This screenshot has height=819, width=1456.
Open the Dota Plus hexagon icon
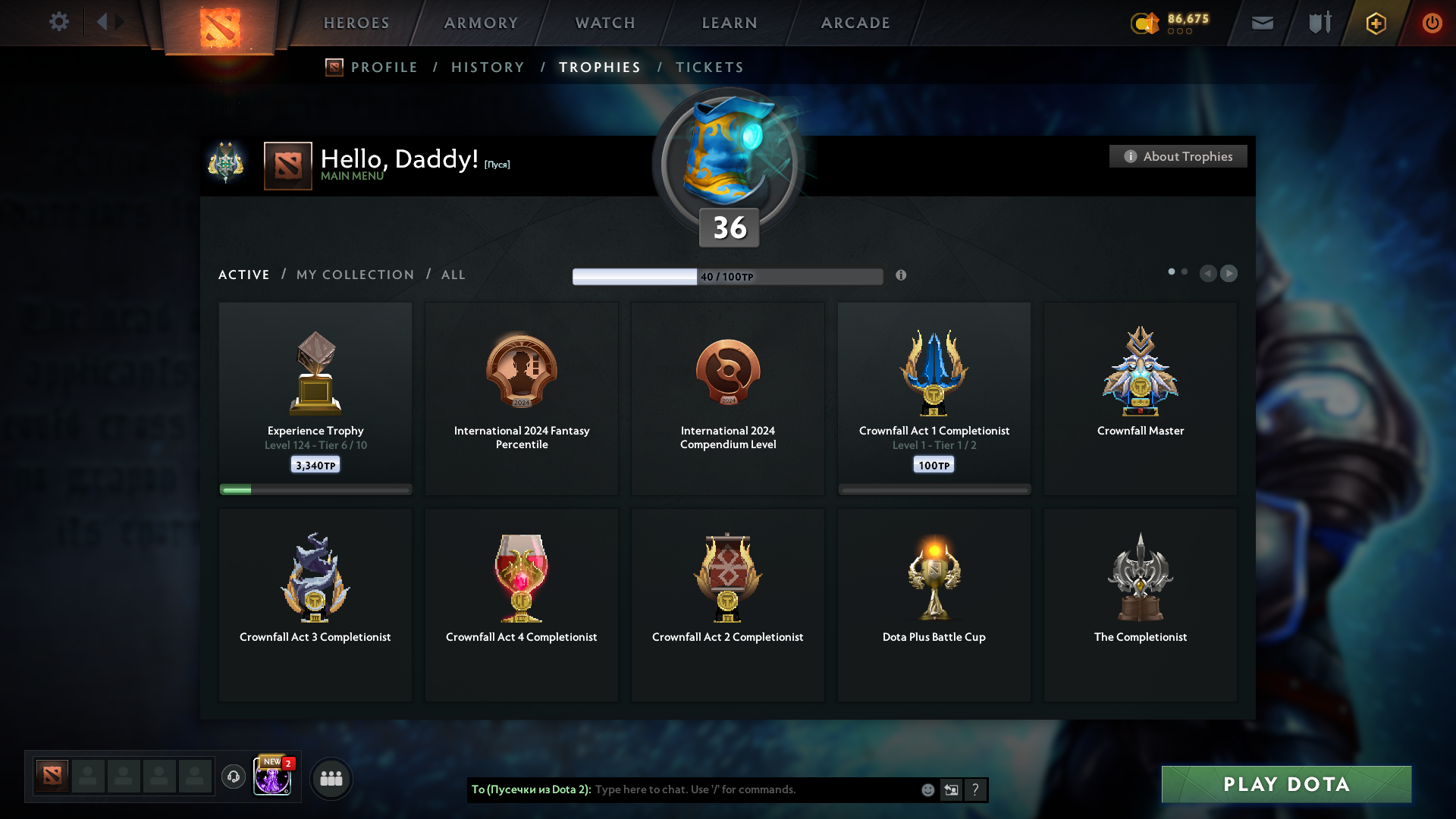[1375, 23]
